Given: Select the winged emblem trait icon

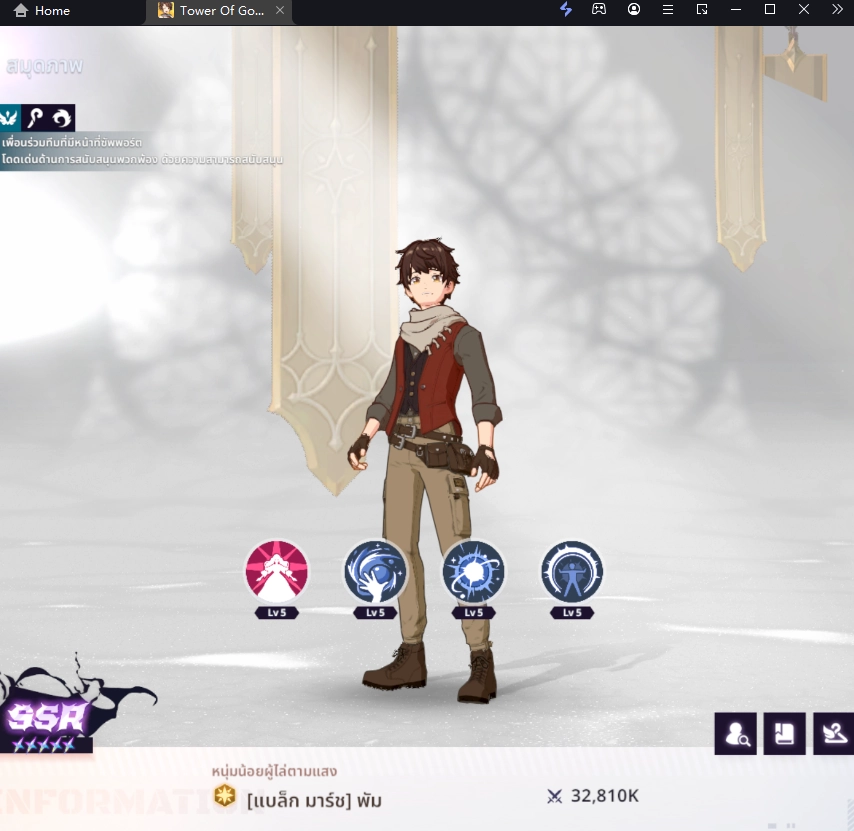Looking at the screenshot, I should point(9,118).
